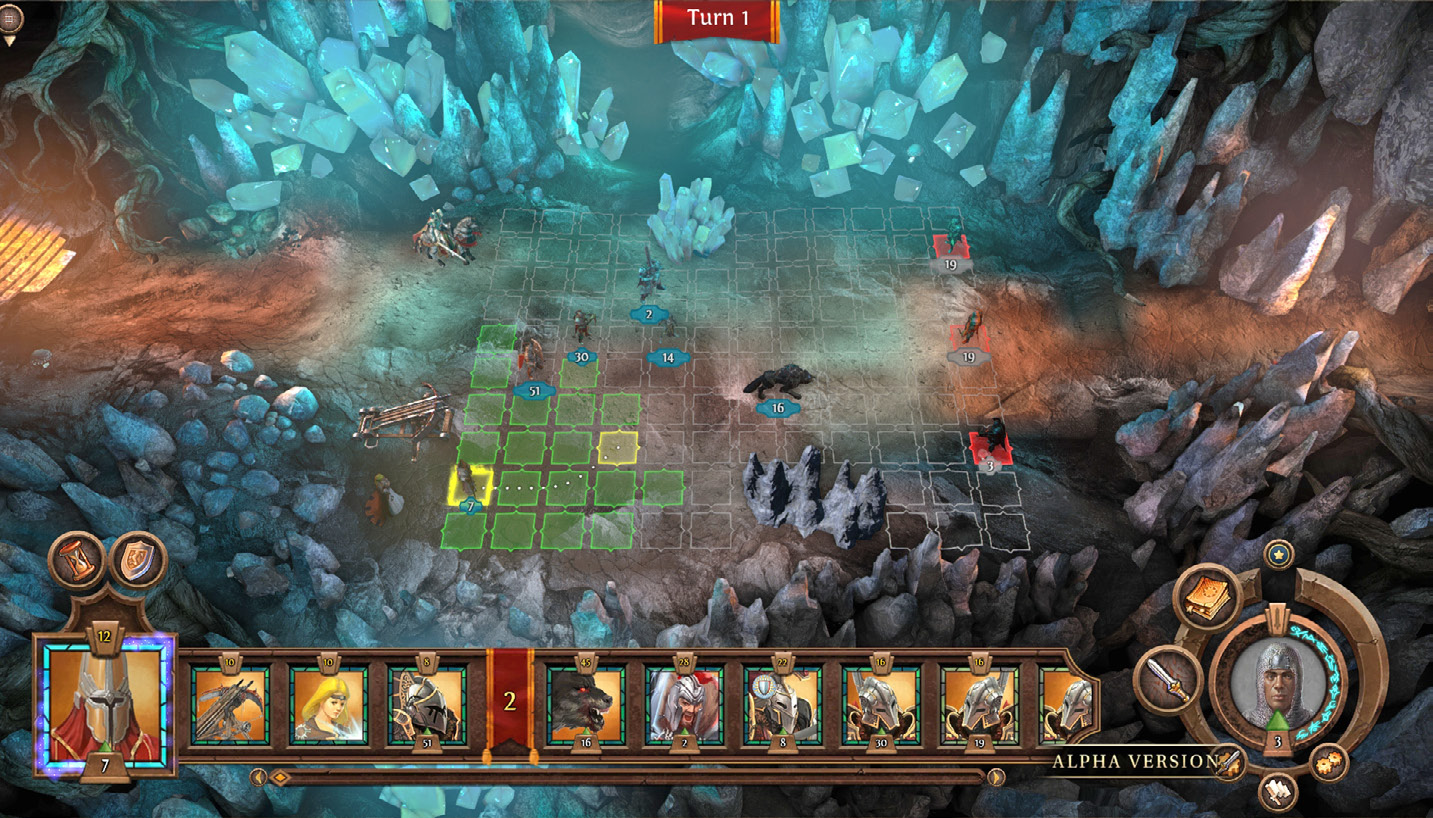The image size is (1433, 818).
Task: Click the small star button above hero
Action: coord(1277,553)
